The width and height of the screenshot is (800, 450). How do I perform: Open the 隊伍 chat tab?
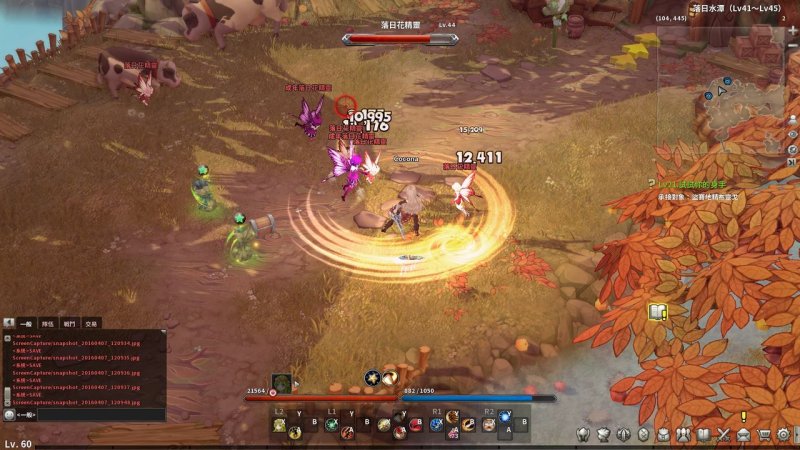[48, 323]
